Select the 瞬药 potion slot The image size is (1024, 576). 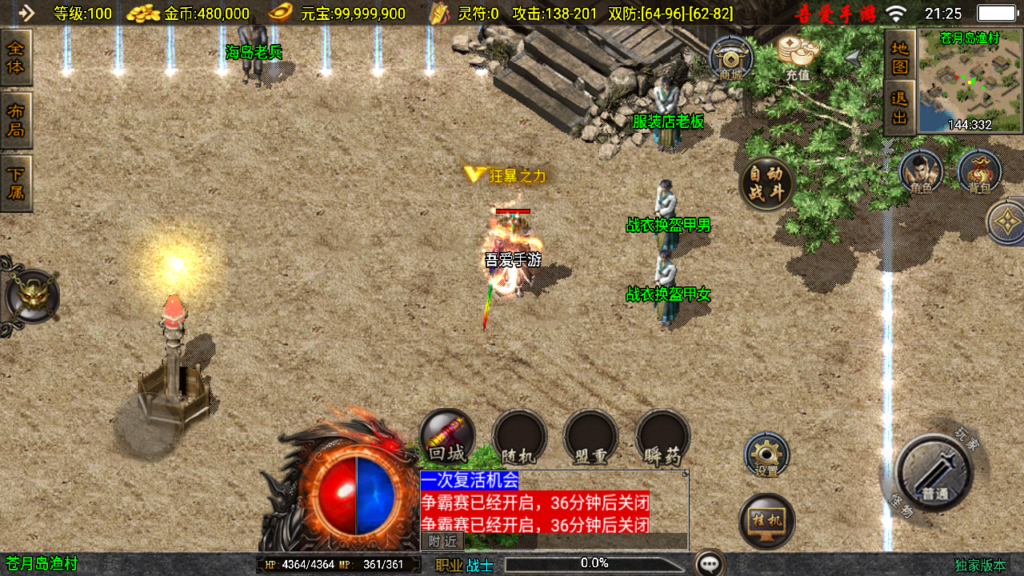tap(662, 437)
